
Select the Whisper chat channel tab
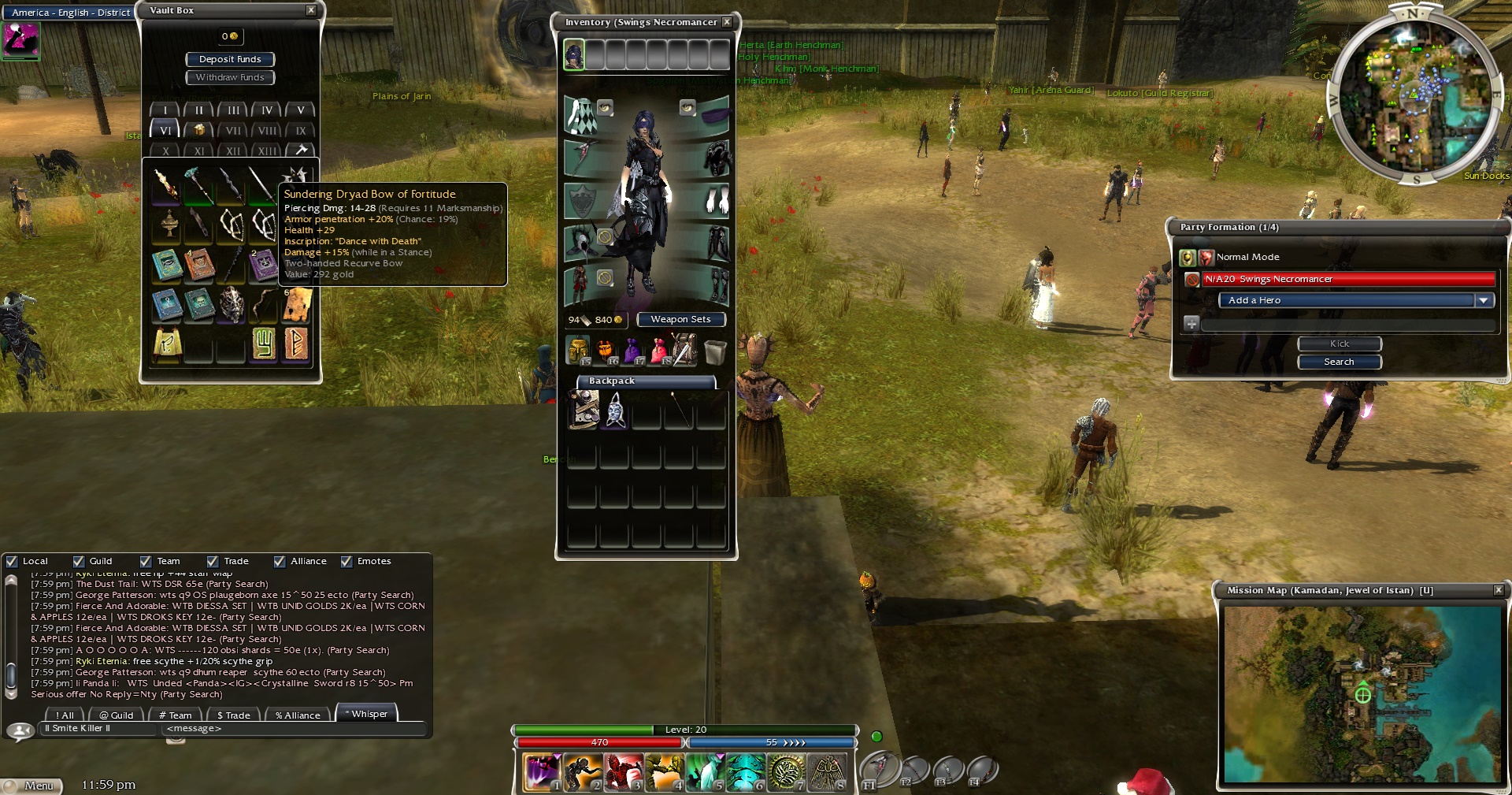[x=366, y=714]
